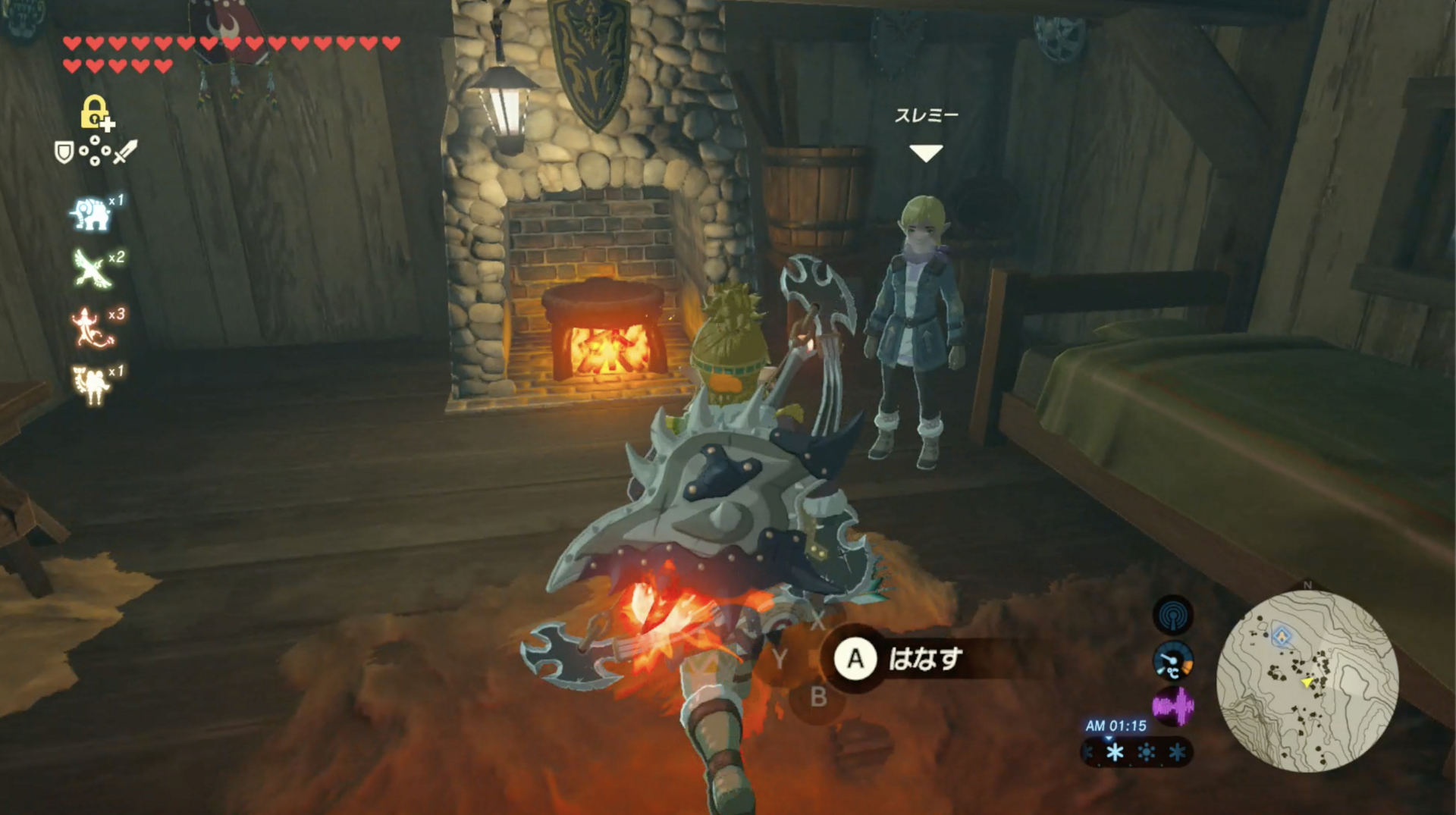The width and height of the screenshot is (1456, 815).
Task: Check the temperature gauge icon
Action: coord(1172,662)
